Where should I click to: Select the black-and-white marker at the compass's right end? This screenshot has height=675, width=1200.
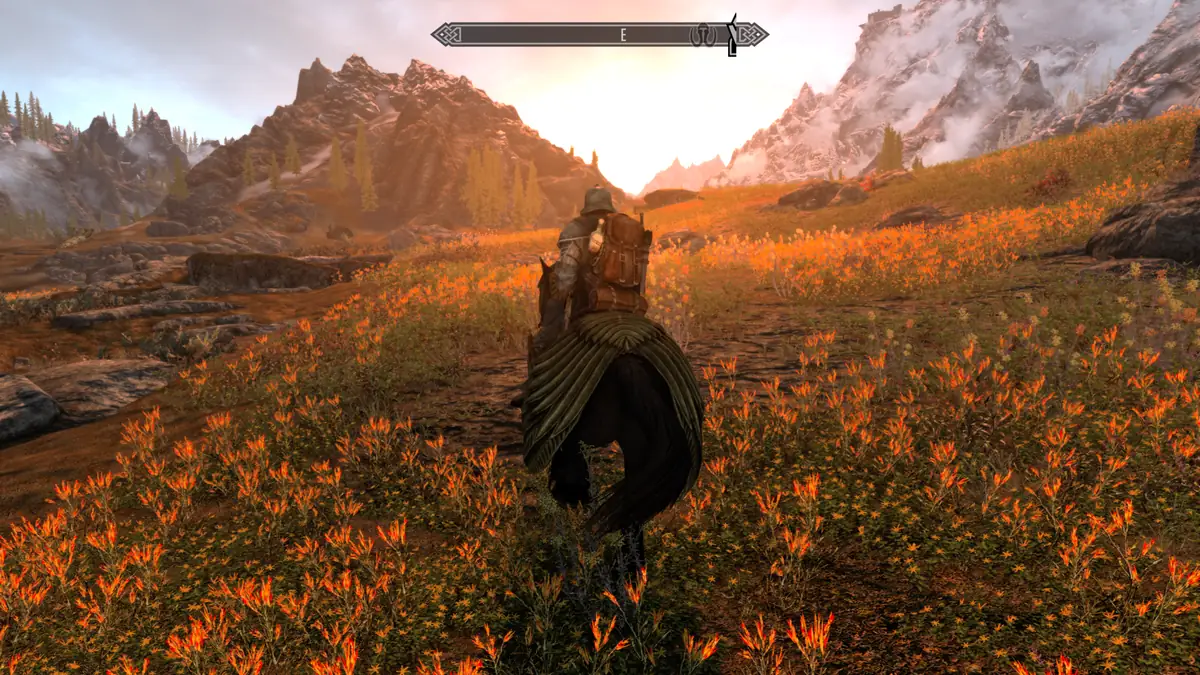732,35
